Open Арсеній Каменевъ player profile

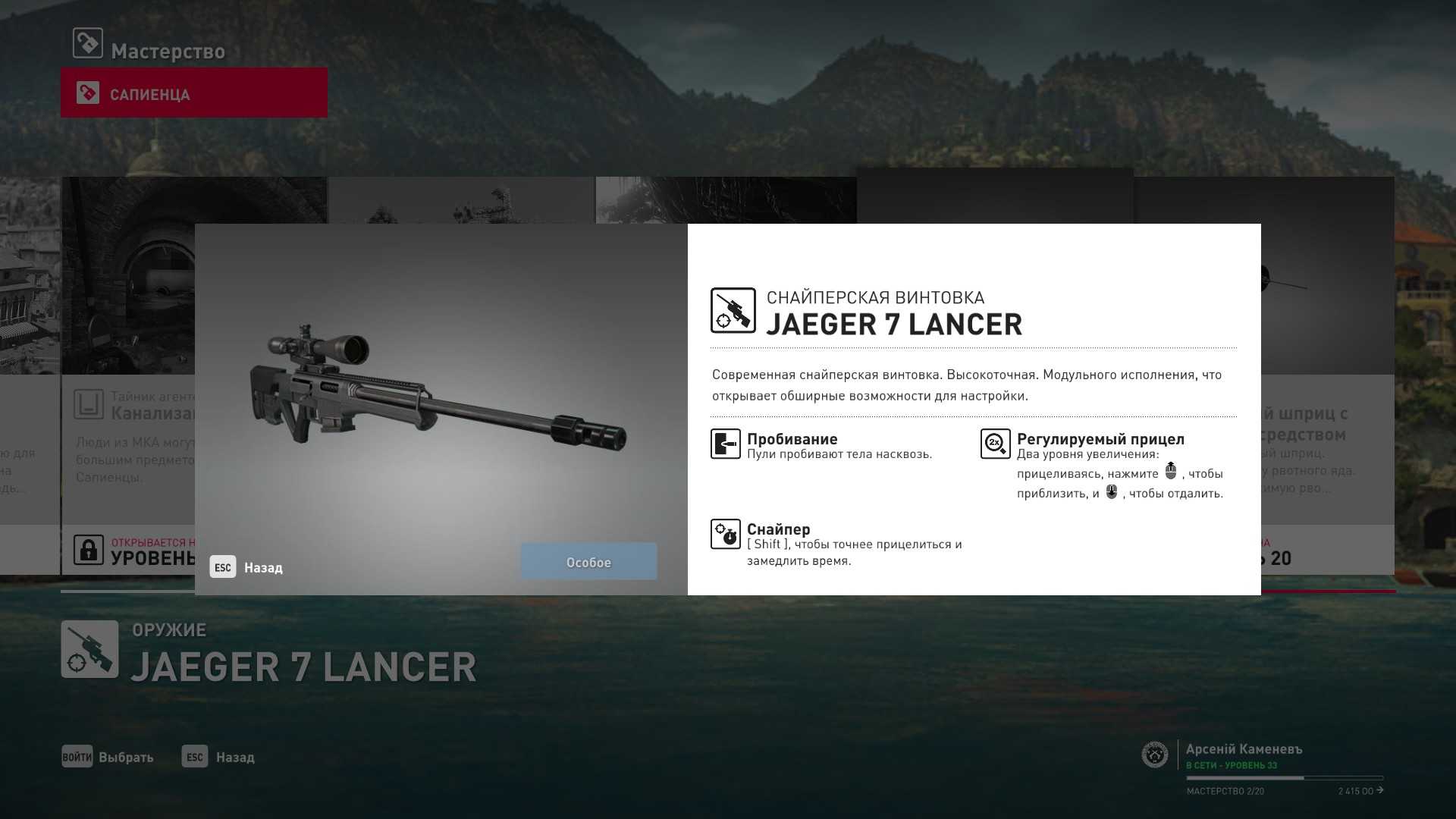click(1244, 749)
